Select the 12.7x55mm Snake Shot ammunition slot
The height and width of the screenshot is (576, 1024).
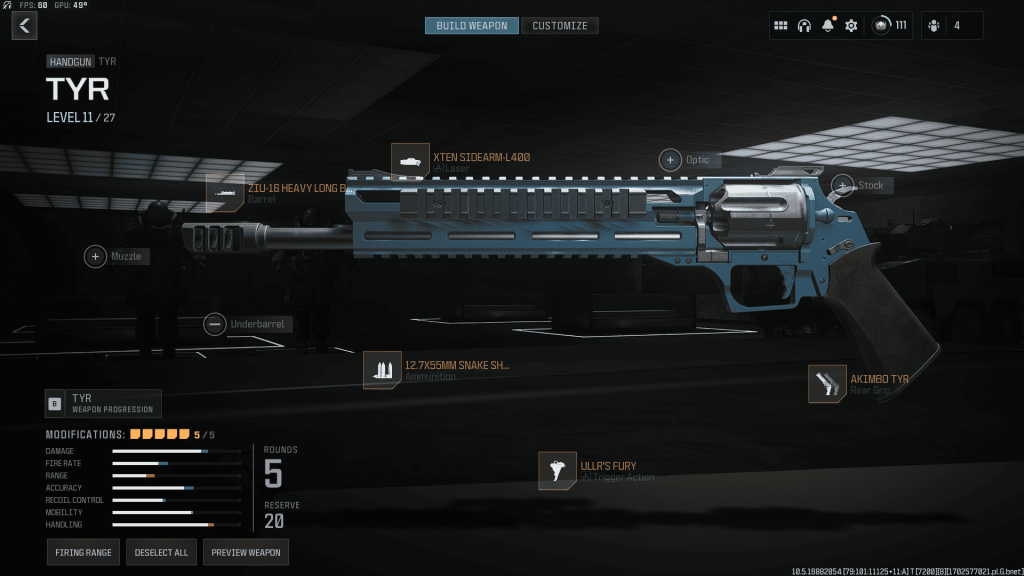382,370
